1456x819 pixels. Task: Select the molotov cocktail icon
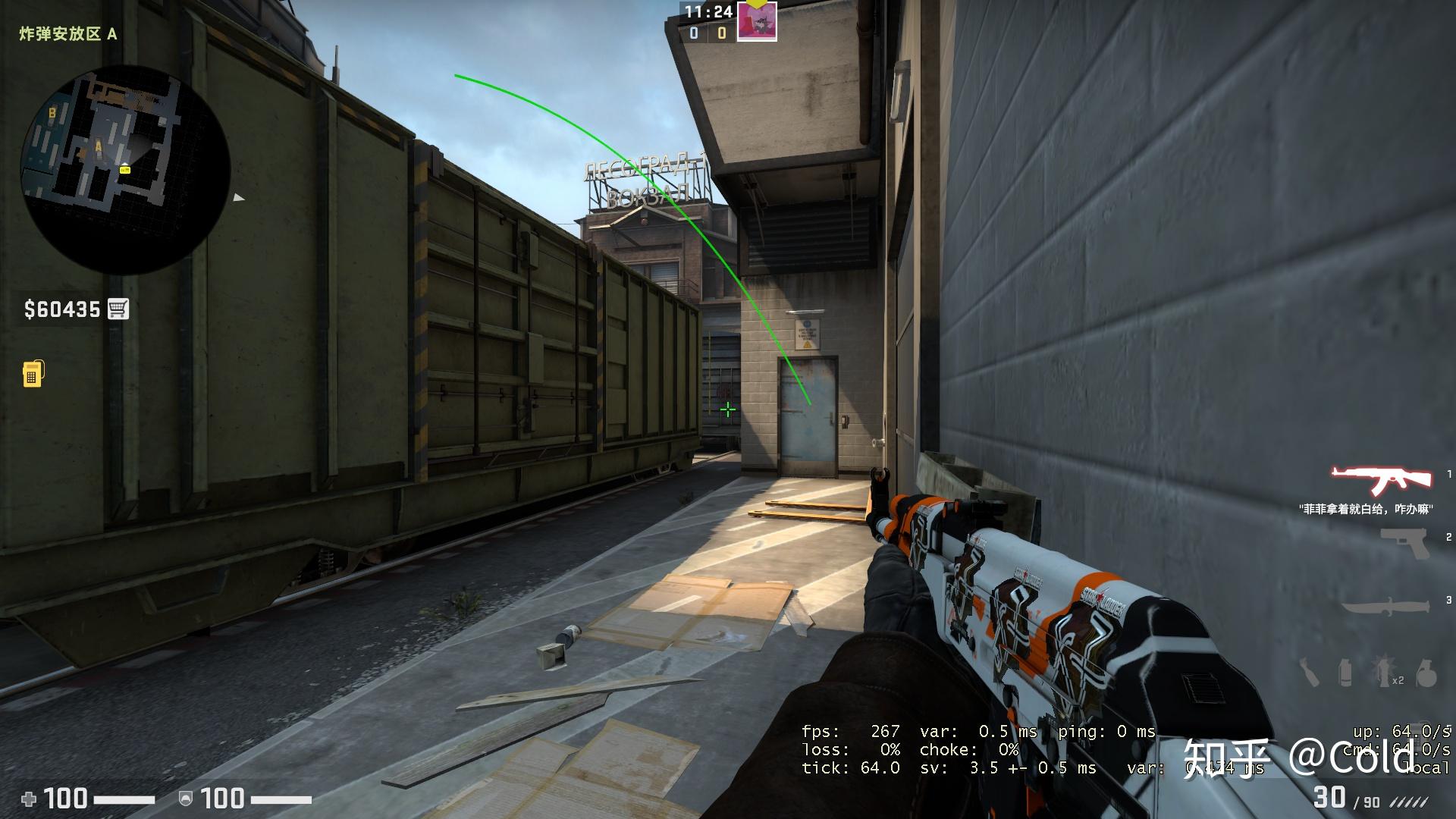coord(1310,673)
